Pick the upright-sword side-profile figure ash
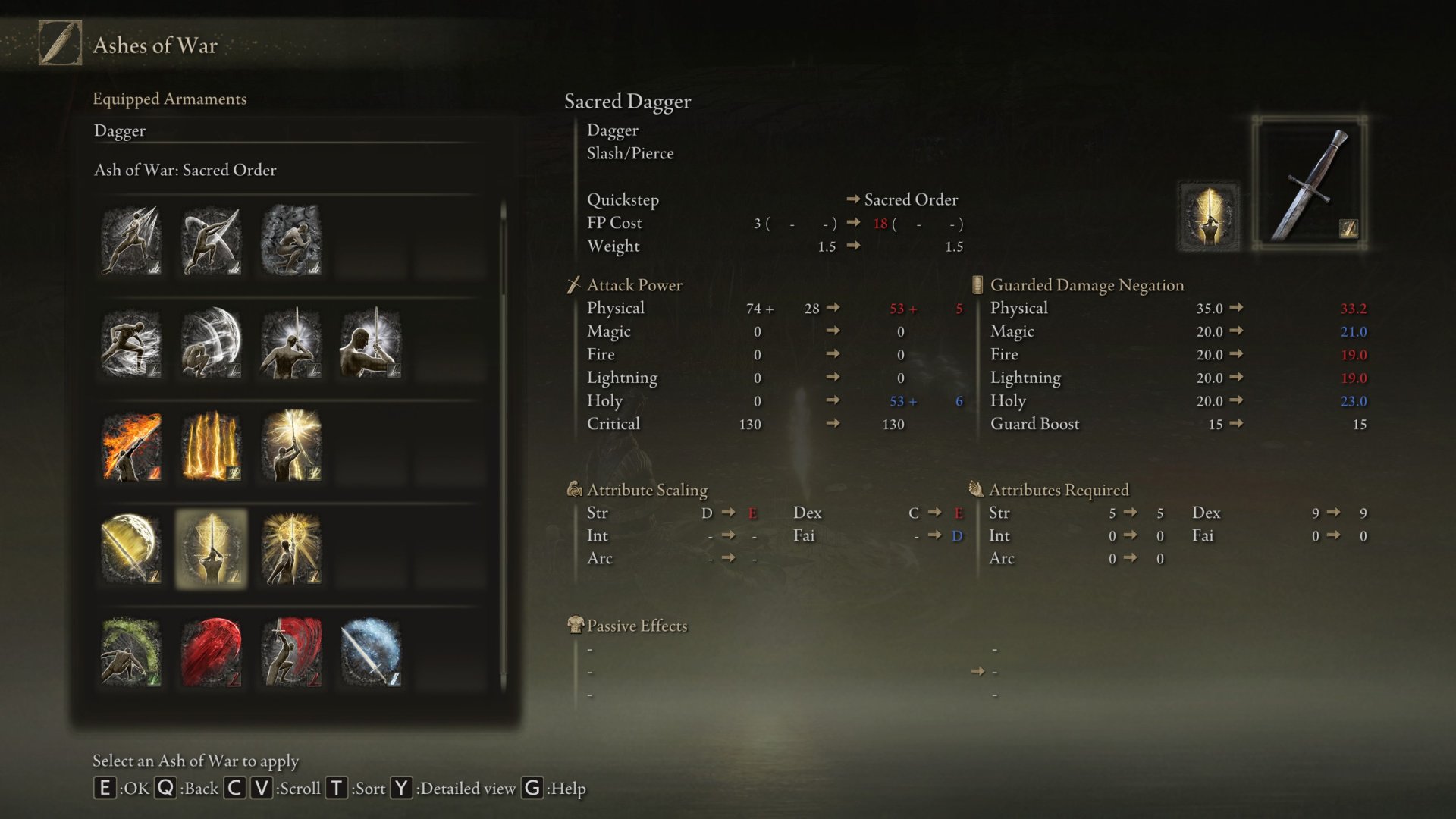This screenshot has height=819, width=1456. click(371, 344)
